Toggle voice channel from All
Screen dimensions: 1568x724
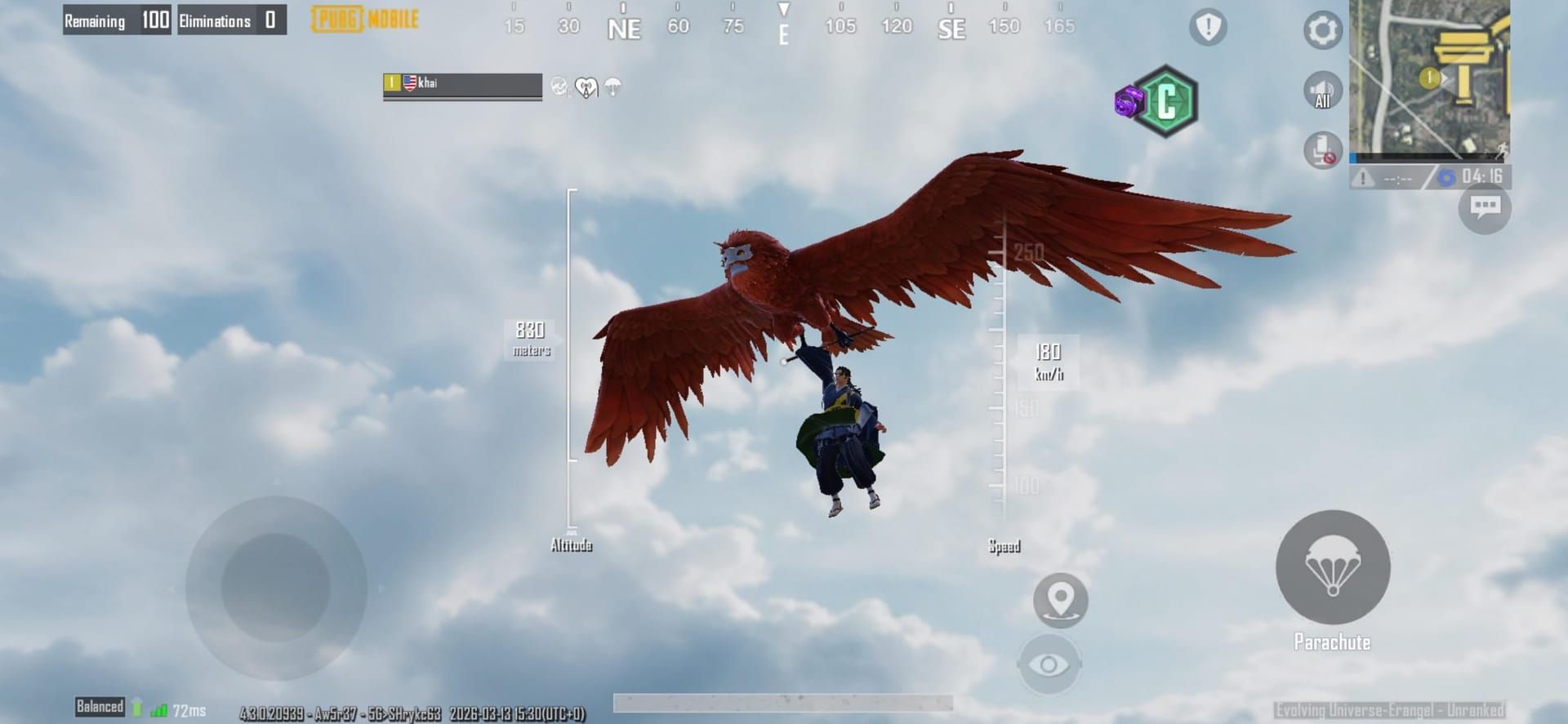(1322, 90)
